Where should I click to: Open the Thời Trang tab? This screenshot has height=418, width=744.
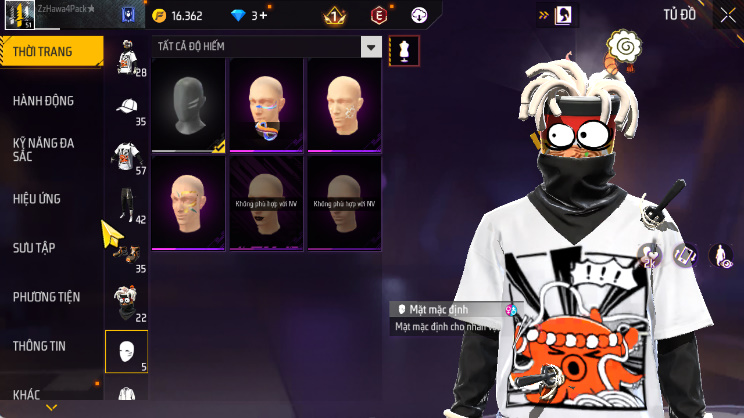point(50,52)
